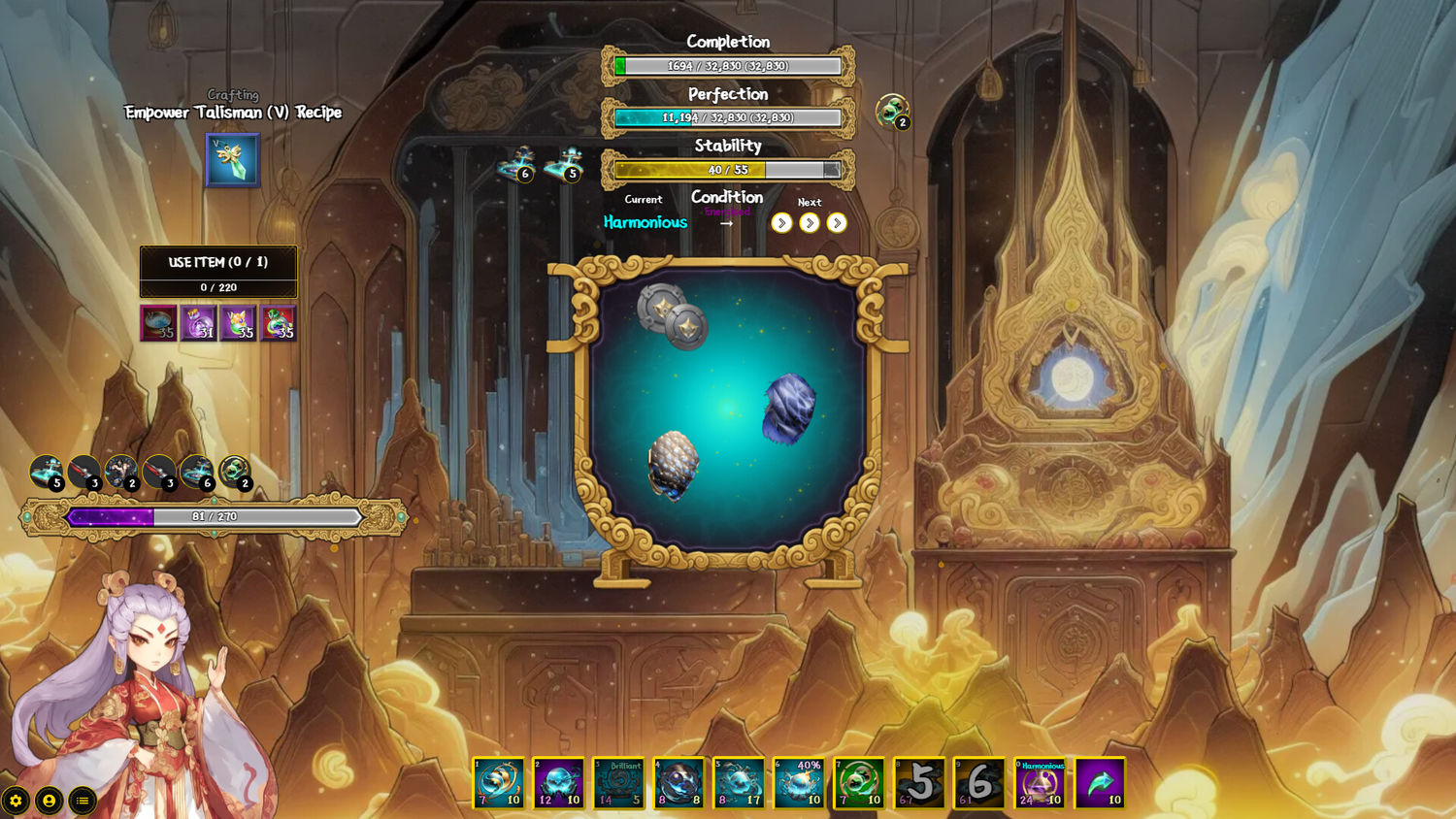Use the orange flower pill item
The height and width of the screenshot is (819, 1456).
[x=239, y=323]
